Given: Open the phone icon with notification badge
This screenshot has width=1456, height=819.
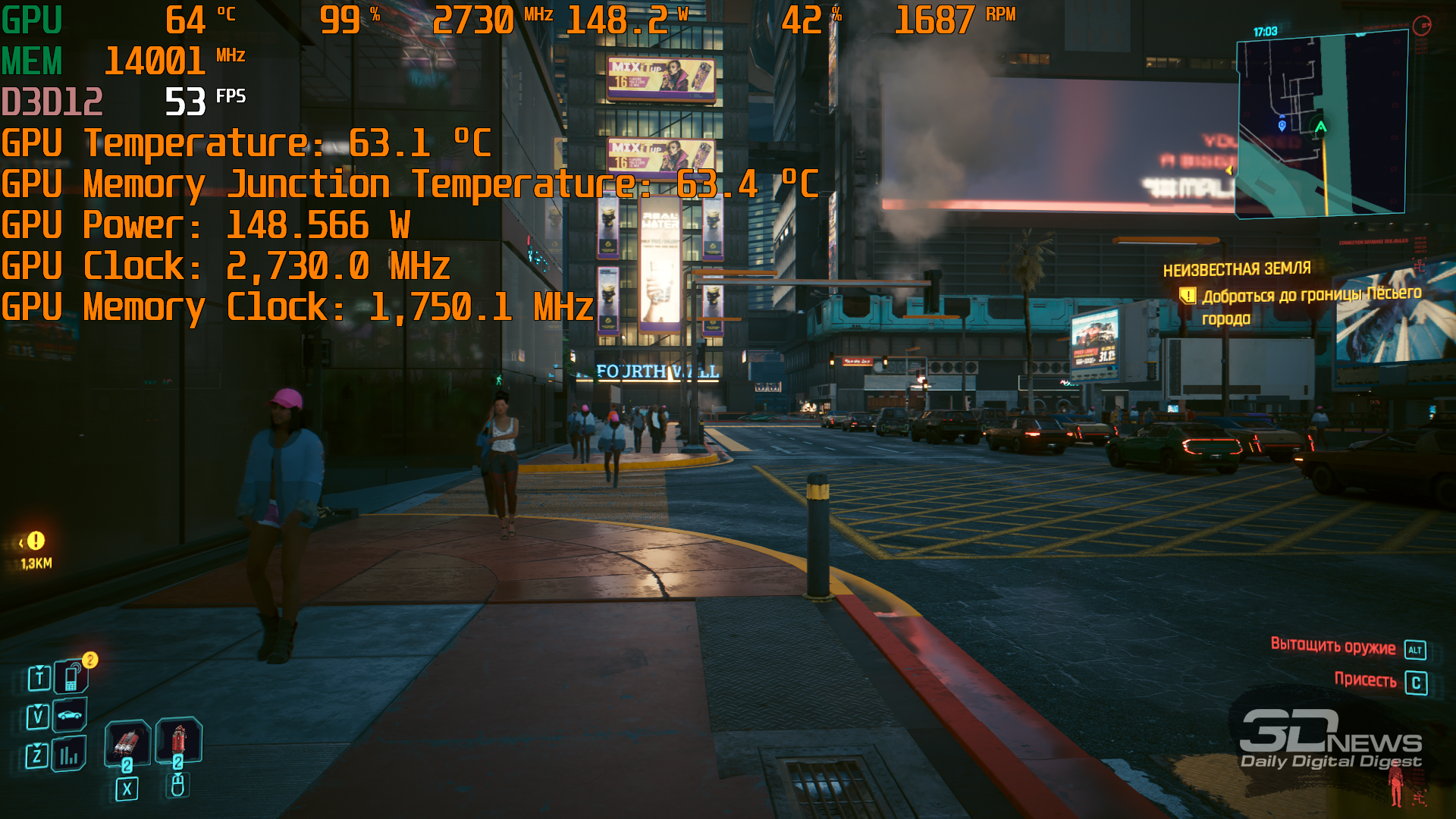Looking at the screenshot, I should coord(71,676).
